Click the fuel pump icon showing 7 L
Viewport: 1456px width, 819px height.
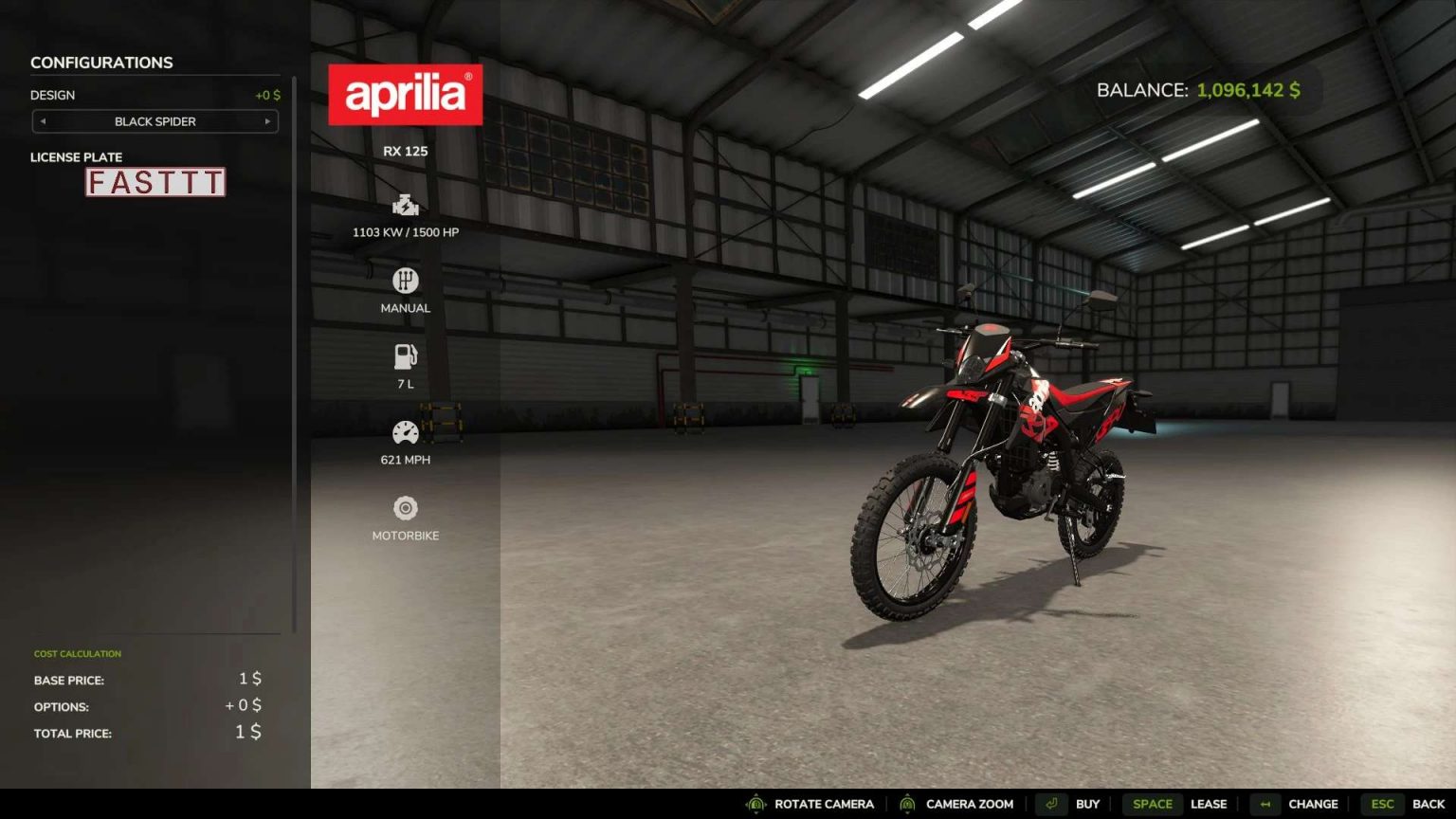click(406, 355)
